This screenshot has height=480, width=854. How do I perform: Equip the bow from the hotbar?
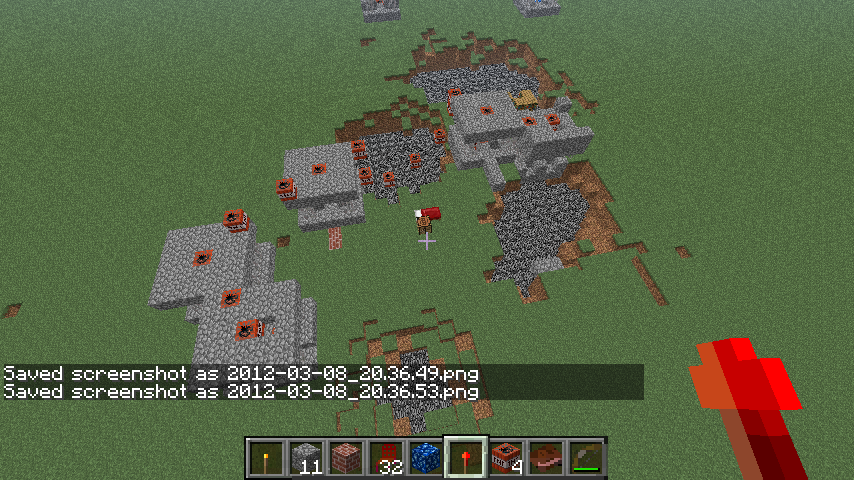point(586,457)
